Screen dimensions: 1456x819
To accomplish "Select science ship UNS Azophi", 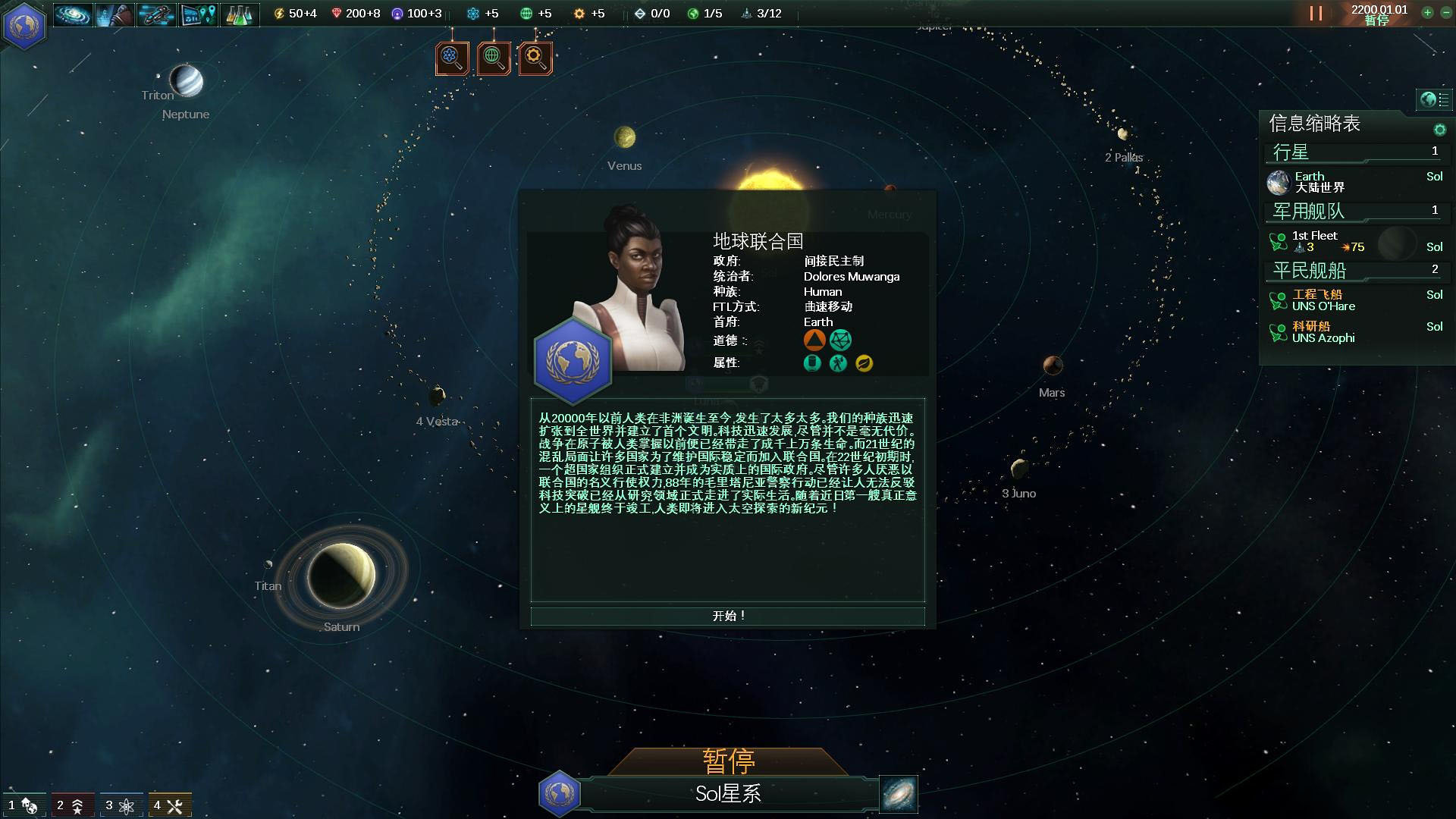I will point(1323,332).
